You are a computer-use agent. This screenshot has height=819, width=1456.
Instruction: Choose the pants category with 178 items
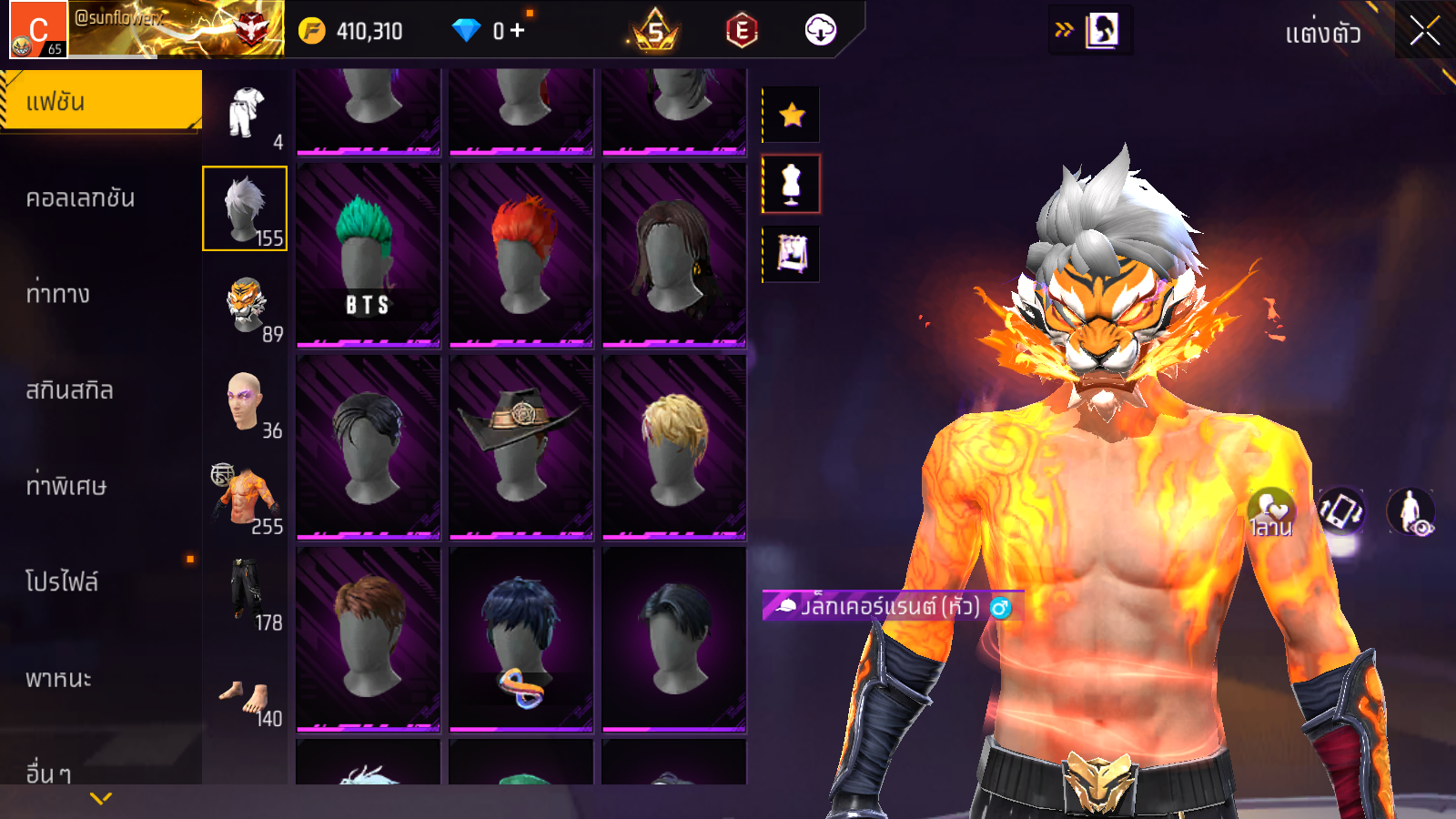tap(246, 595)
